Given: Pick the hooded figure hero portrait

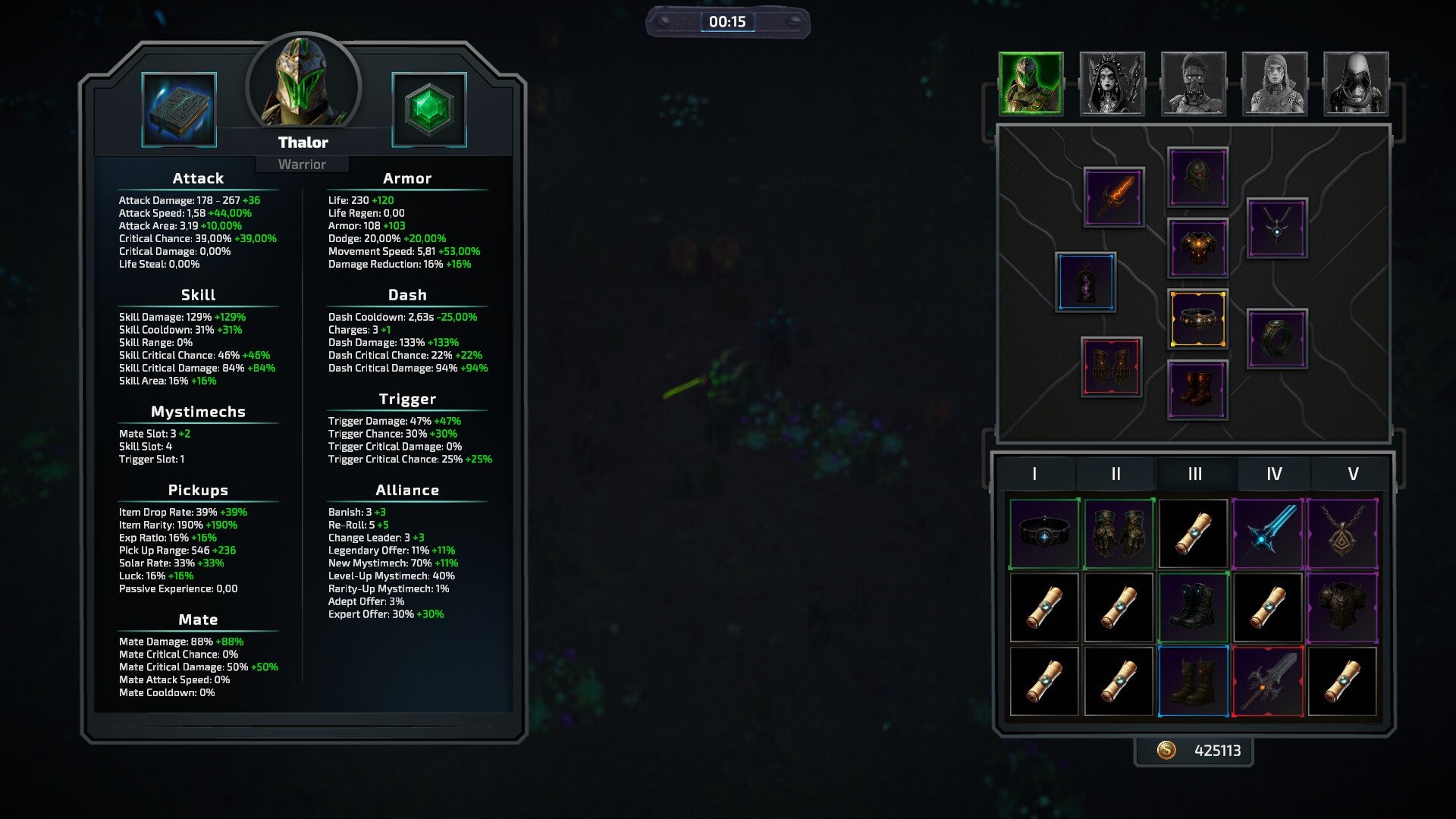Looking at the screenshot, I should (x=1356, y=83).
